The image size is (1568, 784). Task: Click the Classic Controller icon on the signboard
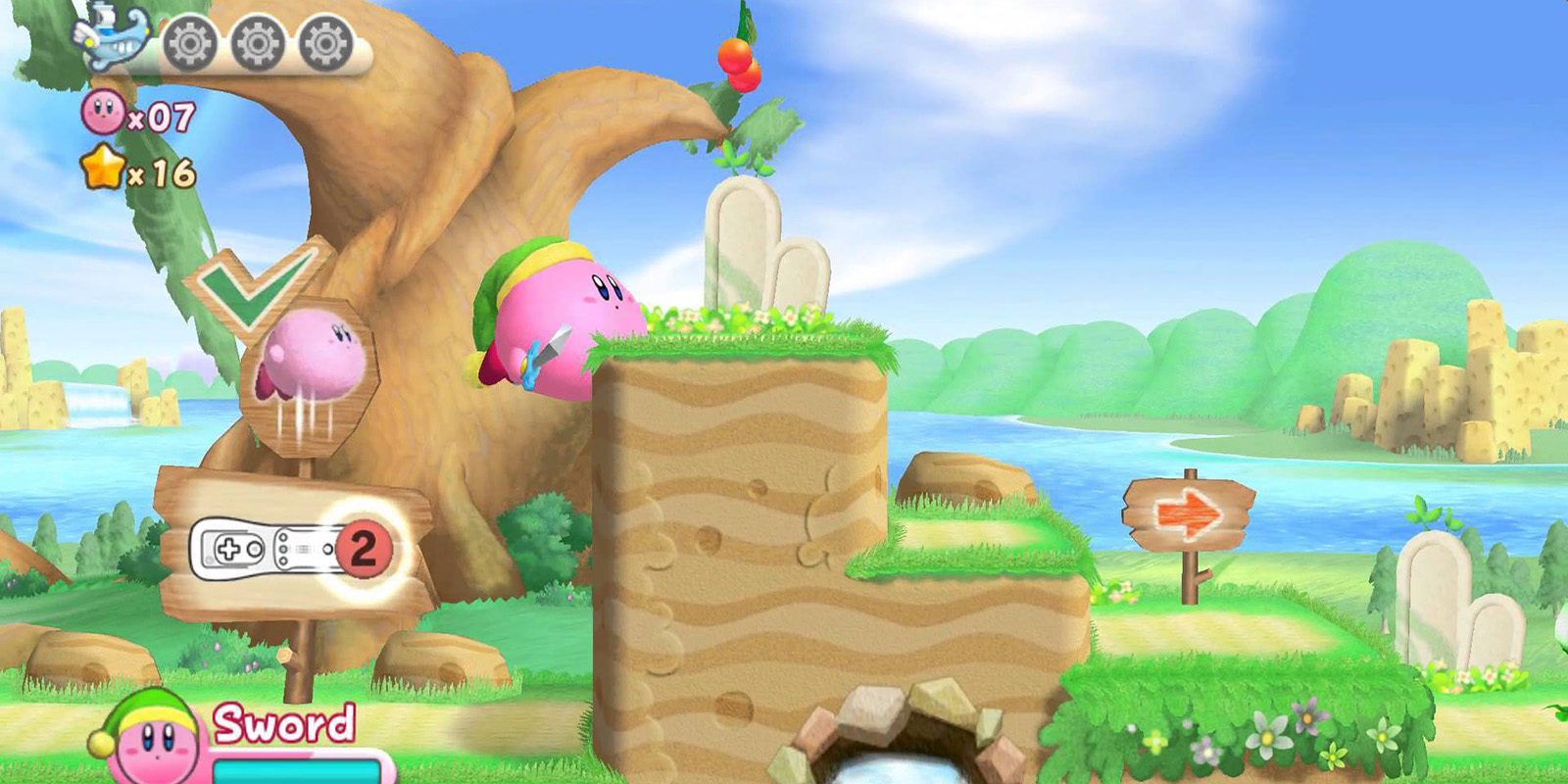tap(227, 549)
